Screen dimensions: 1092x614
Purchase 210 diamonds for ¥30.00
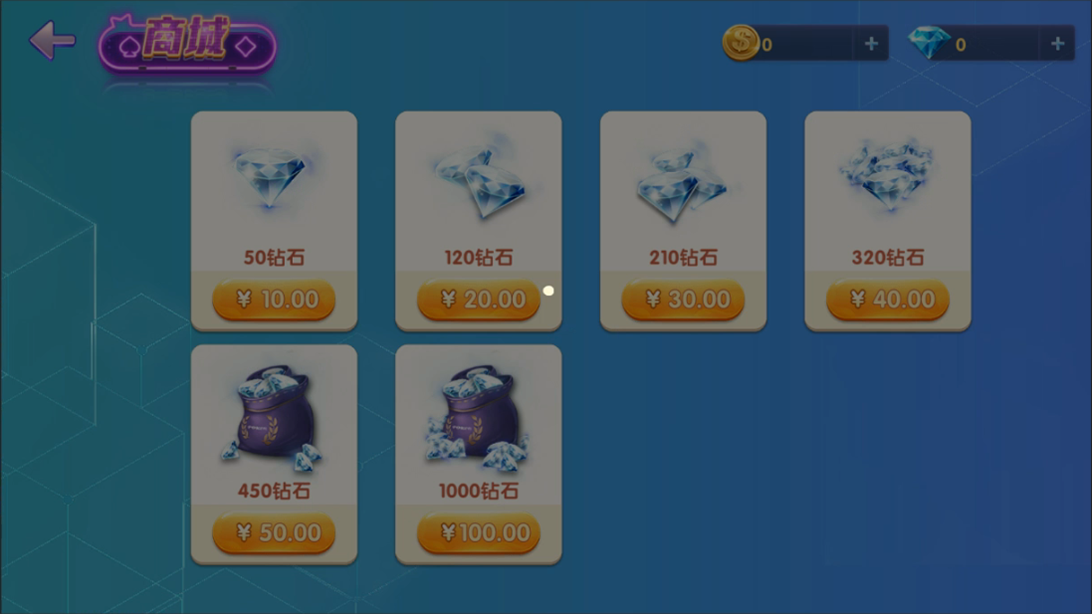683,300
